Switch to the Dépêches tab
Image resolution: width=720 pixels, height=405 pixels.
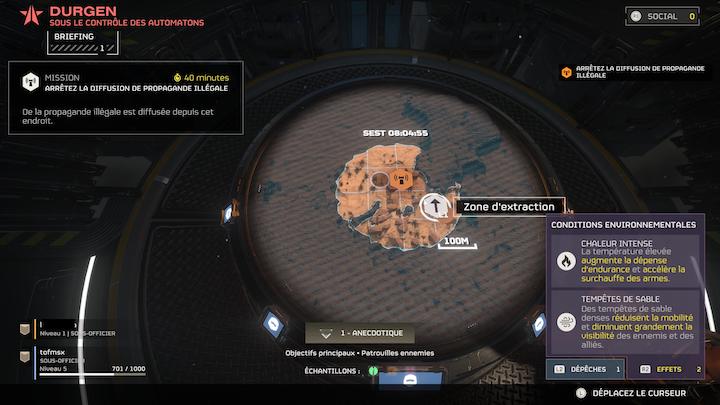click(587, 370)
